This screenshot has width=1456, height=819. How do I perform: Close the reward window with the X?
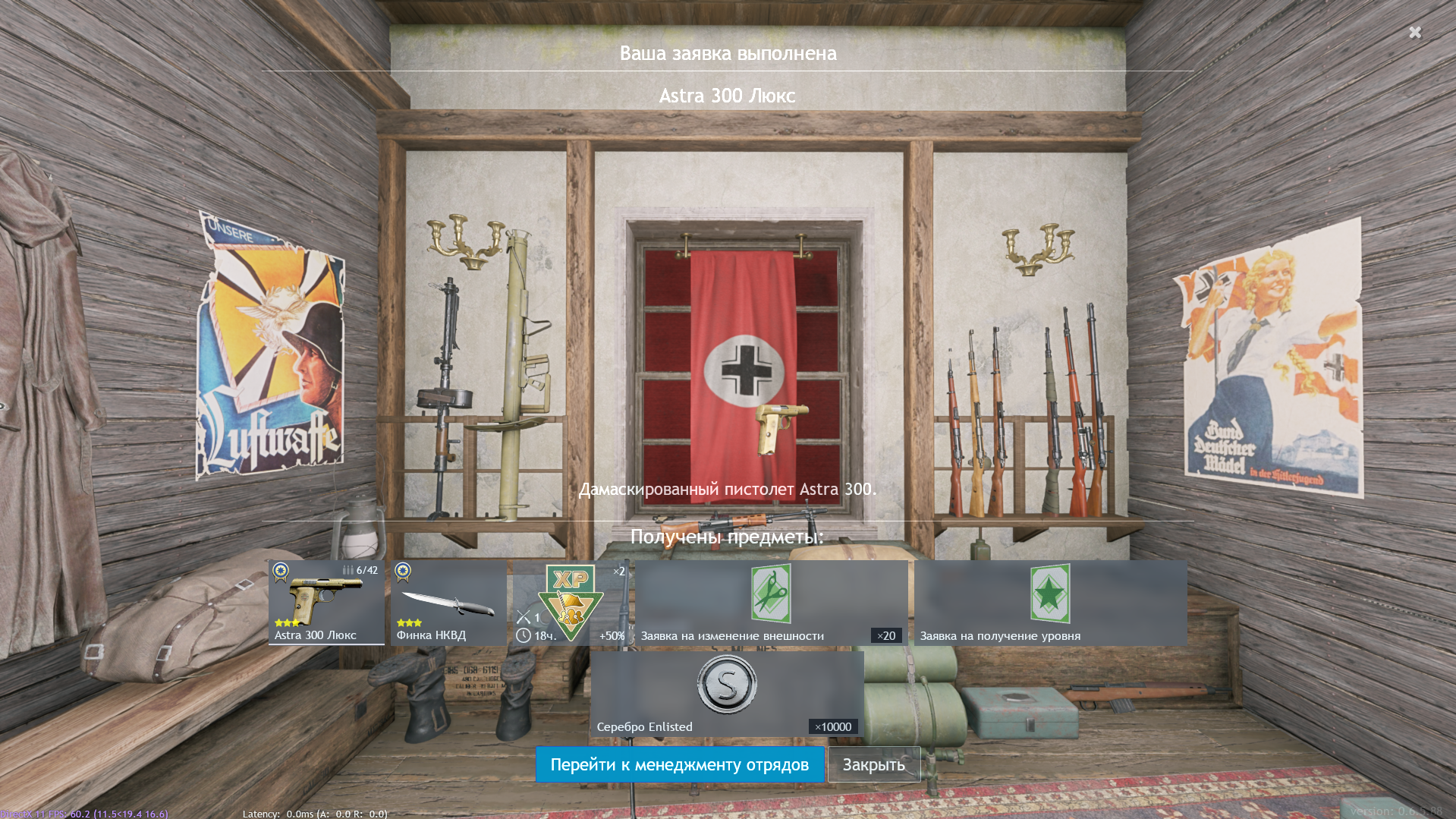point(1414,32)
